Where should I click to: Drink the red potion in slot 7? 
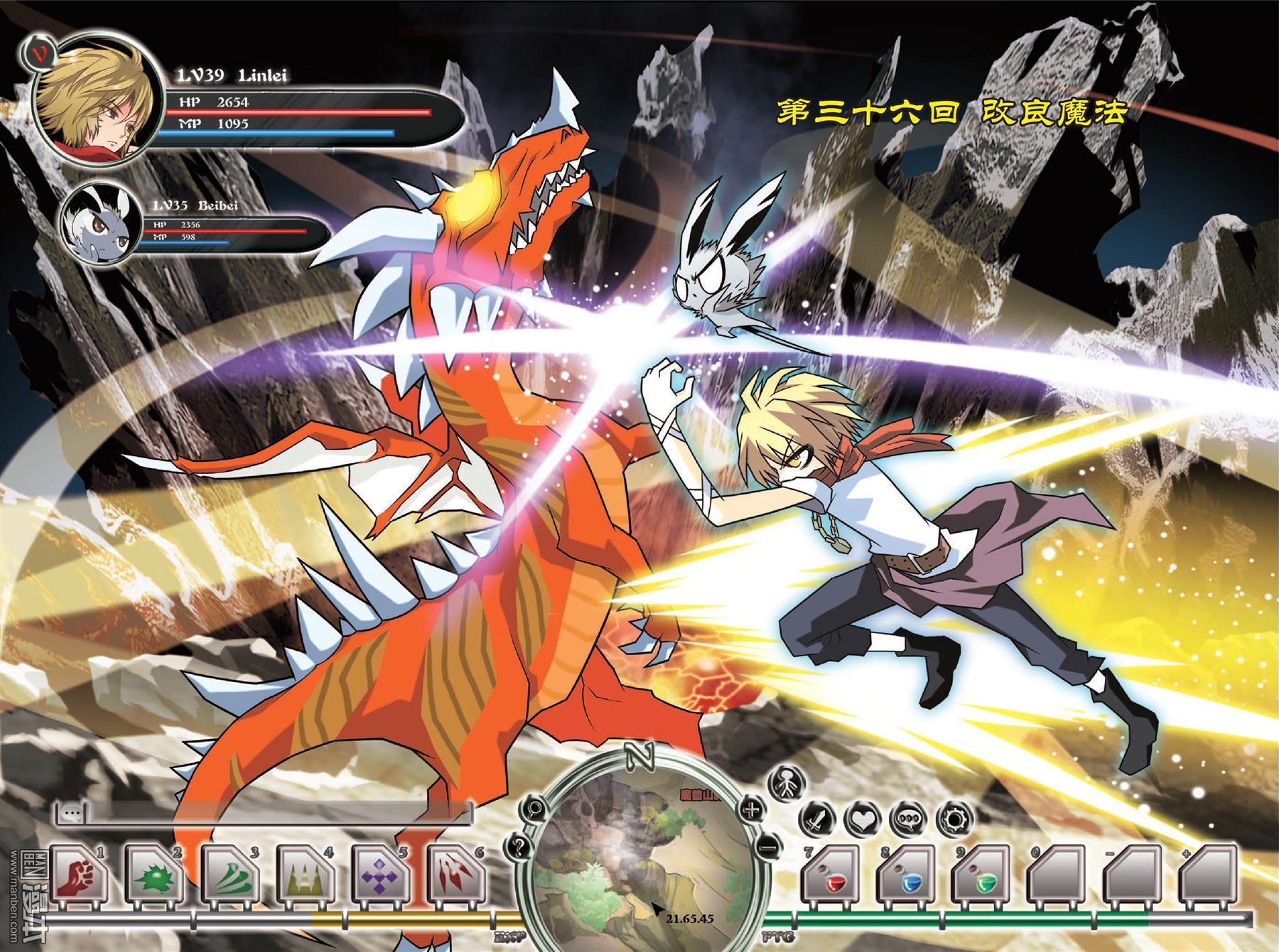point(831,879)
